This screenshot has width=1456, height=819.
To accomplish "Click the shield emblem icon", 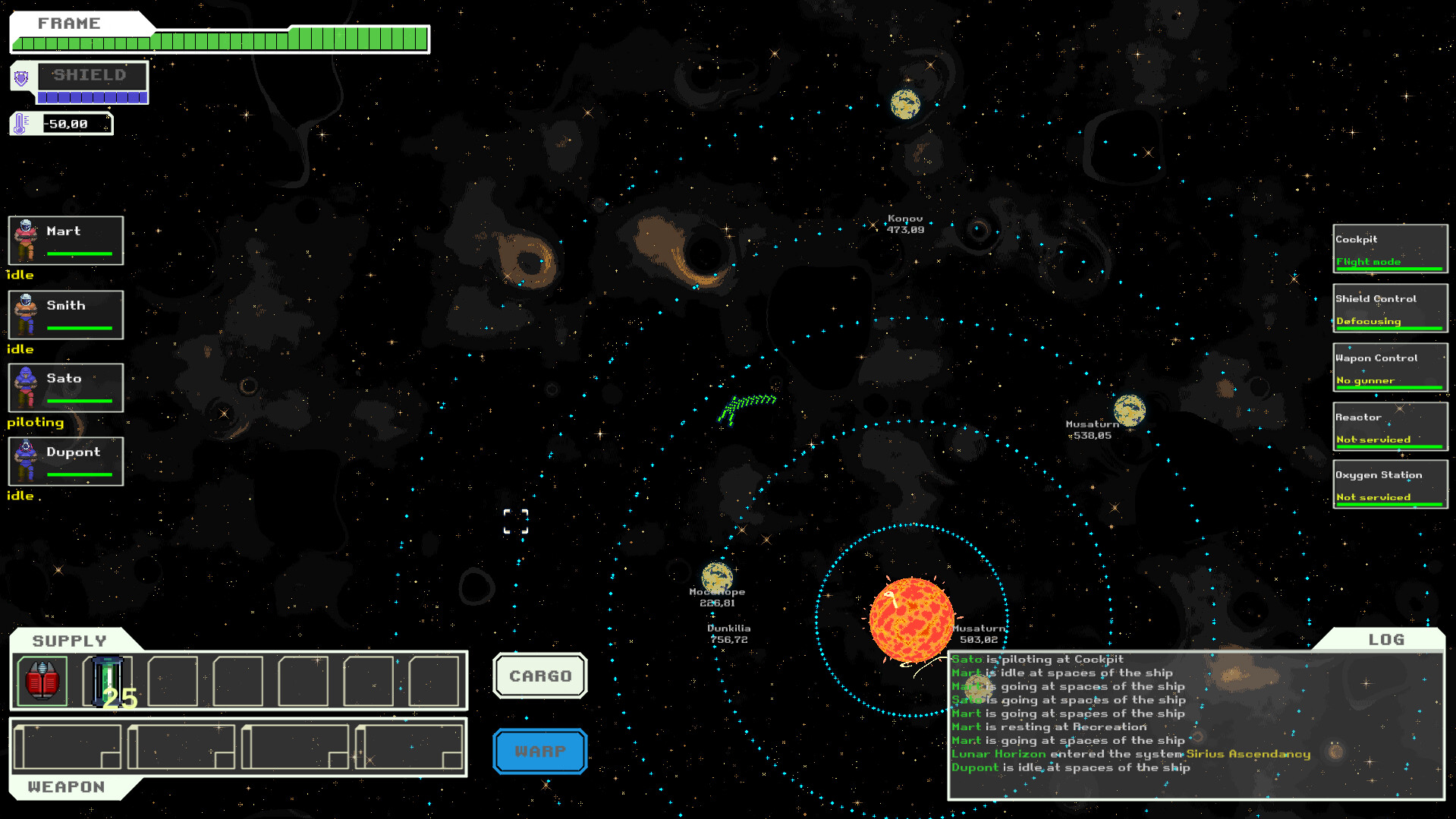I will click(20, 79).
